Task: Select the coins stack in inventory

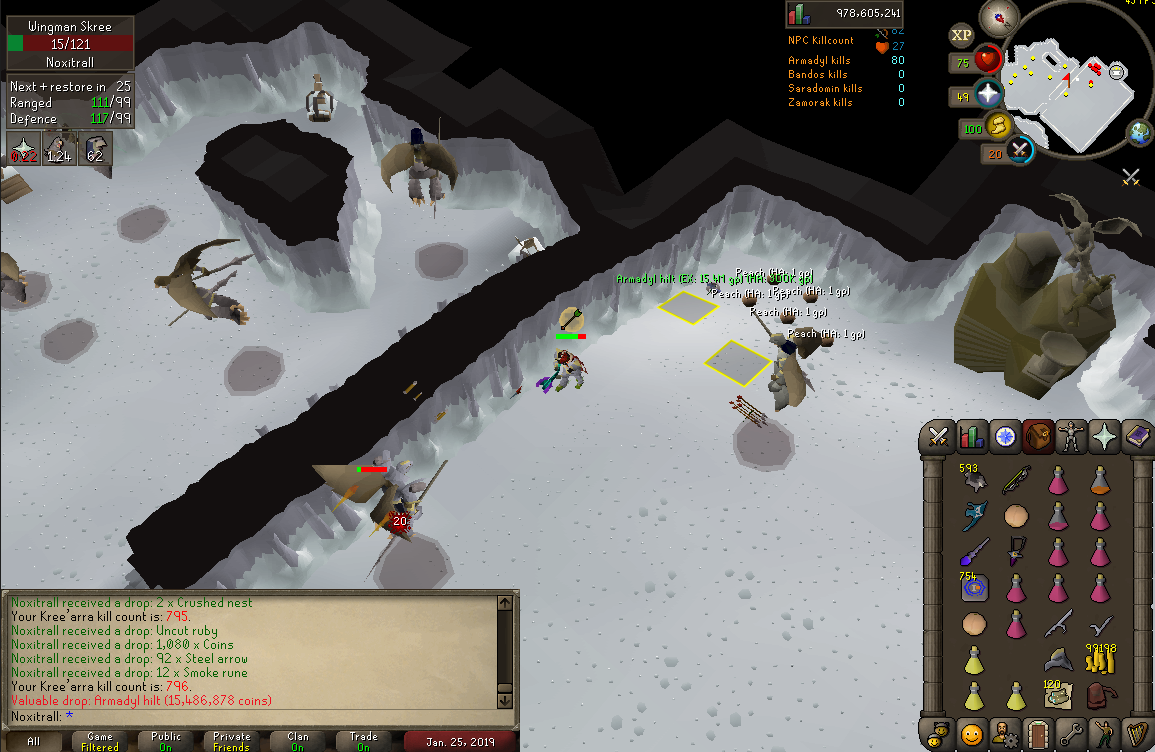Action: pos(1102,659)
